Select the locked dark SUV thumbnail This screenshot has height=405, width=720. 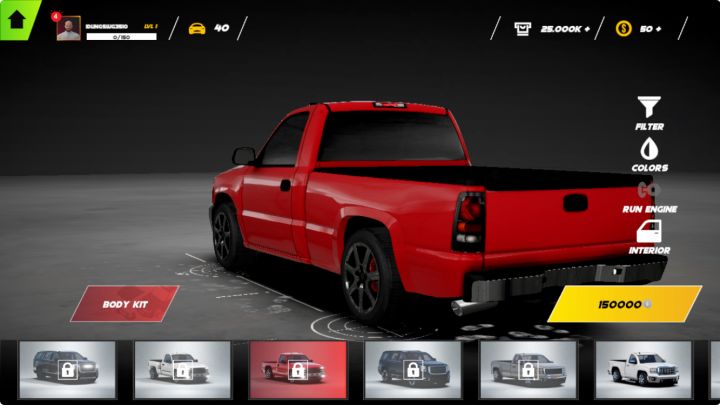click(67, 370)
